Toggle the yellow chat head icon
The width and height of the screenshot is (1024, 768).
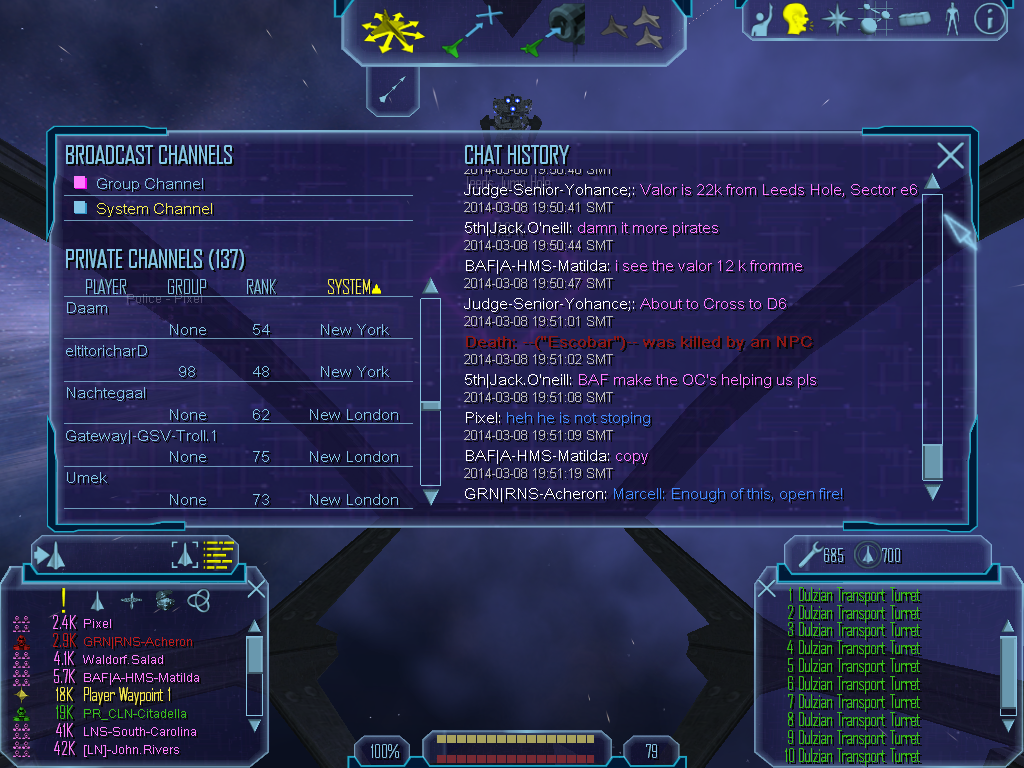pyautogui.click(x=796, y=19)
